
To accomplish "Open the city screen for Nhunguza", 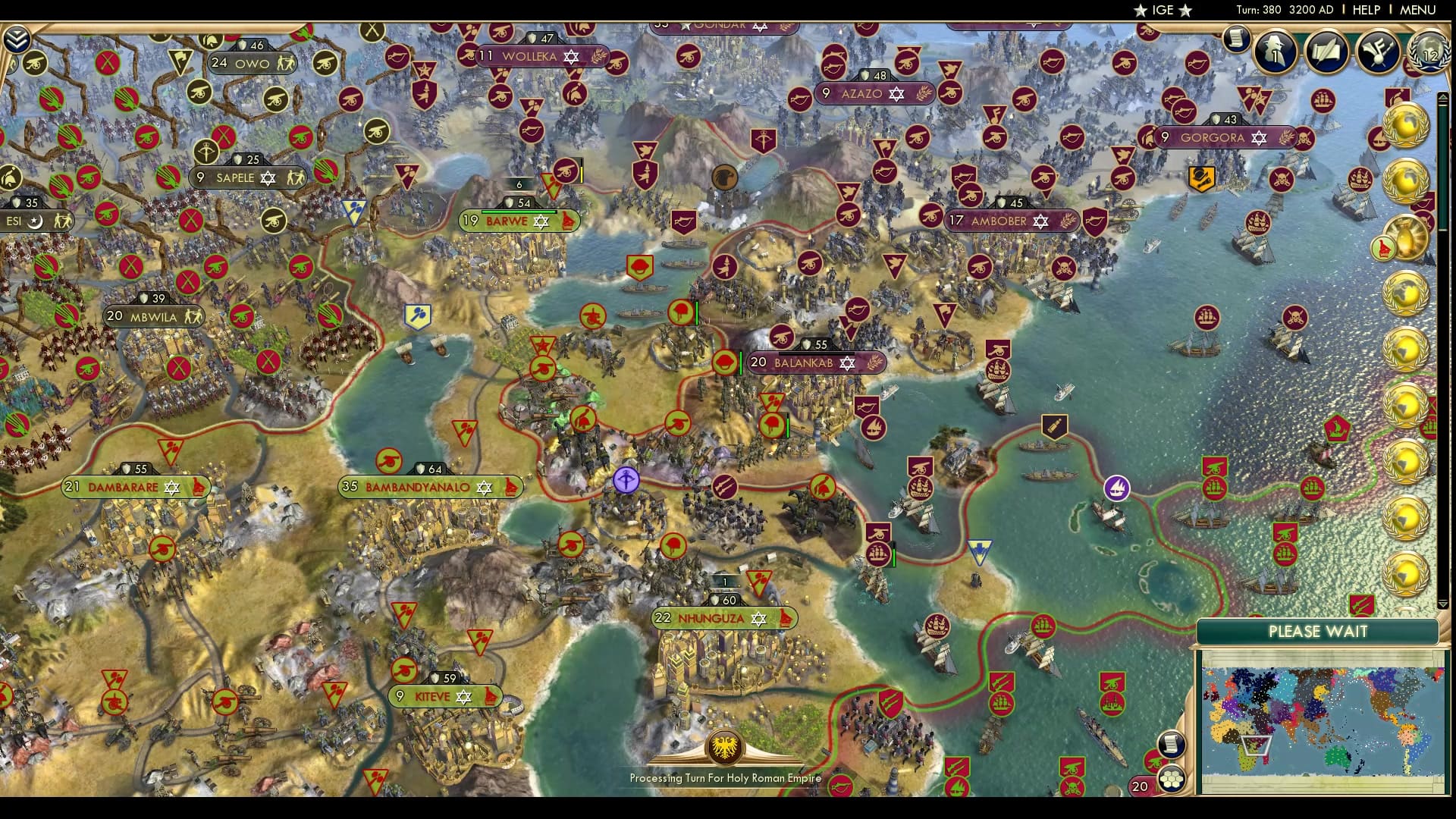I will tap(724, 617).
